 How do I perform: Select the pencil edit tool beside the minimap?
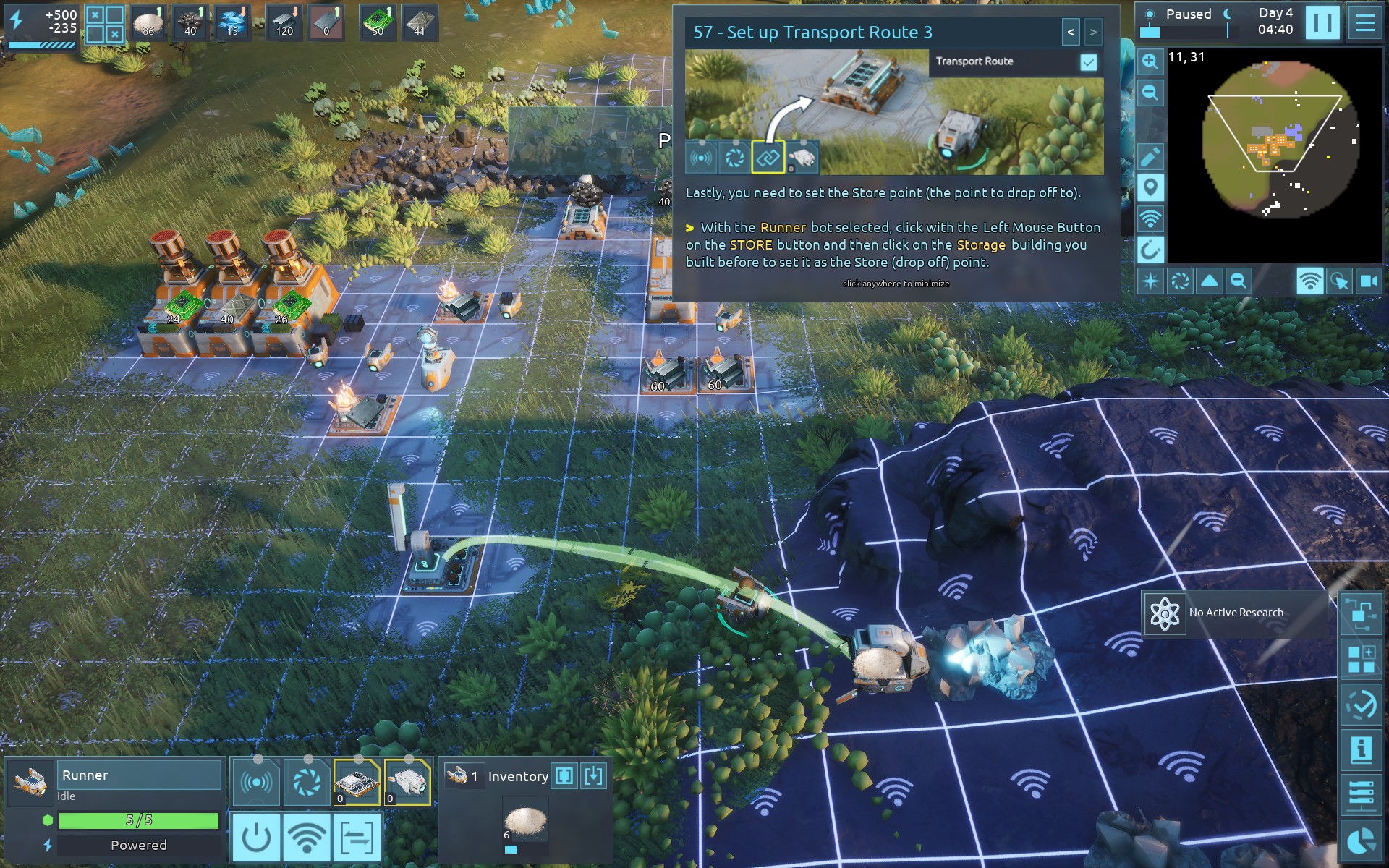pos(1150,156)
